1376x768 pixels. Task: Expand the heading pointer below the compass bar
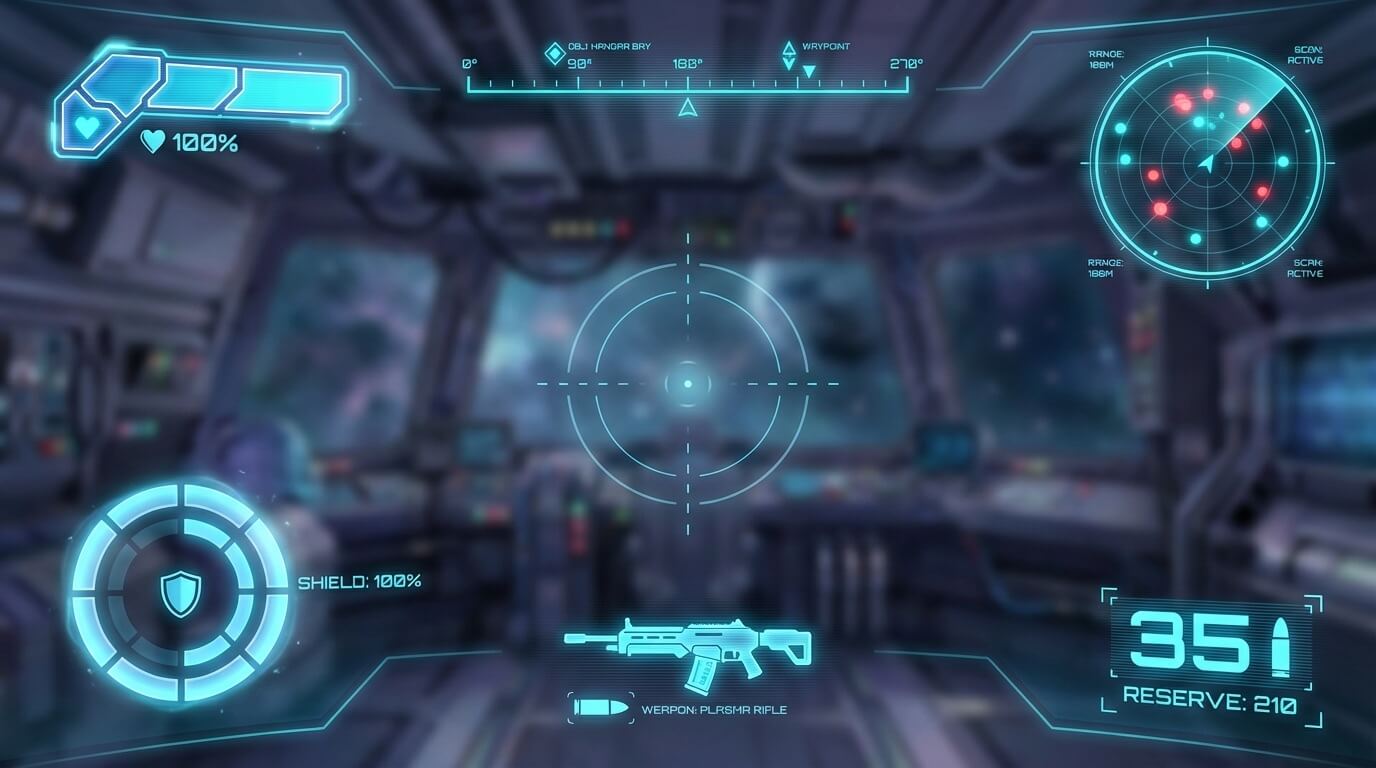pyautogui.click(x=687, y=110)
